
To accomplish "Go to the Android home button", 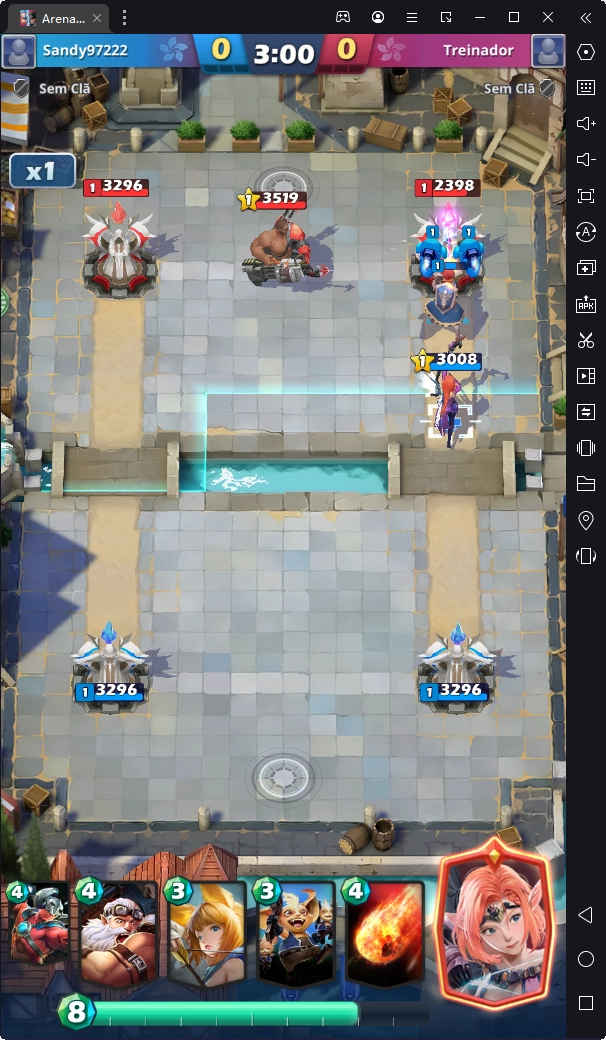I will (x=586, y=959).
